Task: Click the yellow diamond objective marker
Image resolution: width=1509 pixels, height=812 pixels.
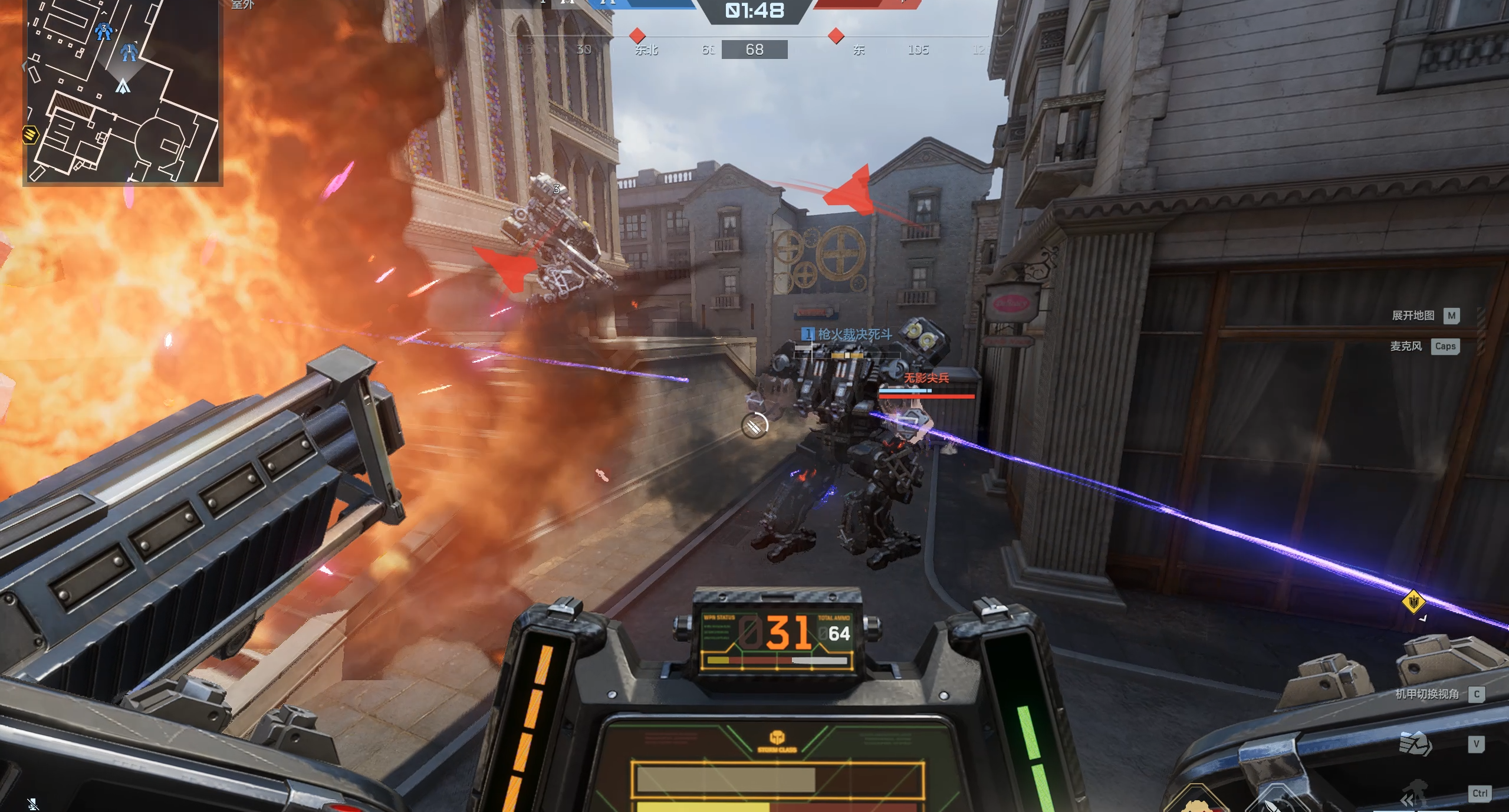Action: click(x=1413, y=602)
